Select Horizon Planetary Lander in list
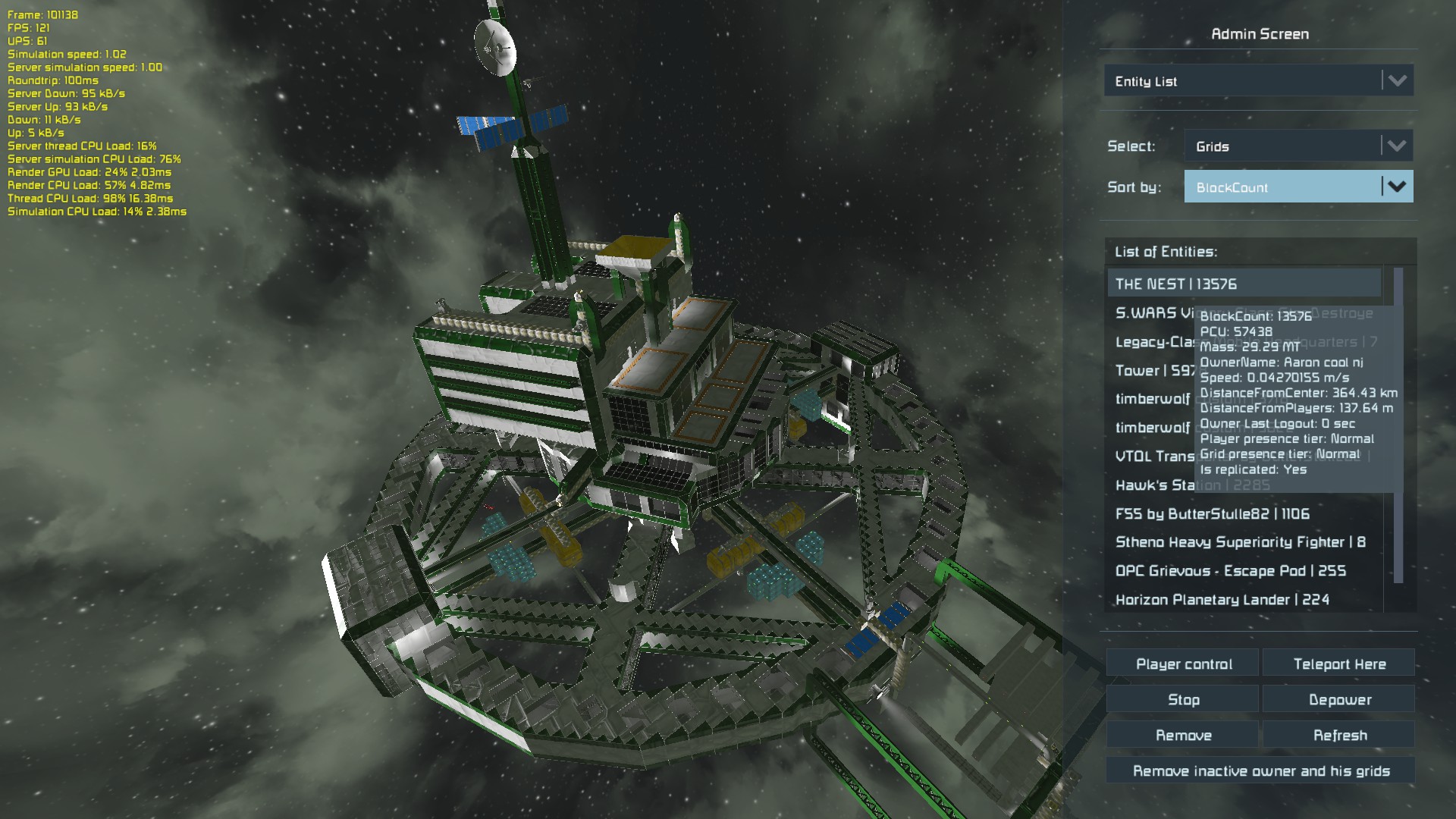 [1222, 600]
